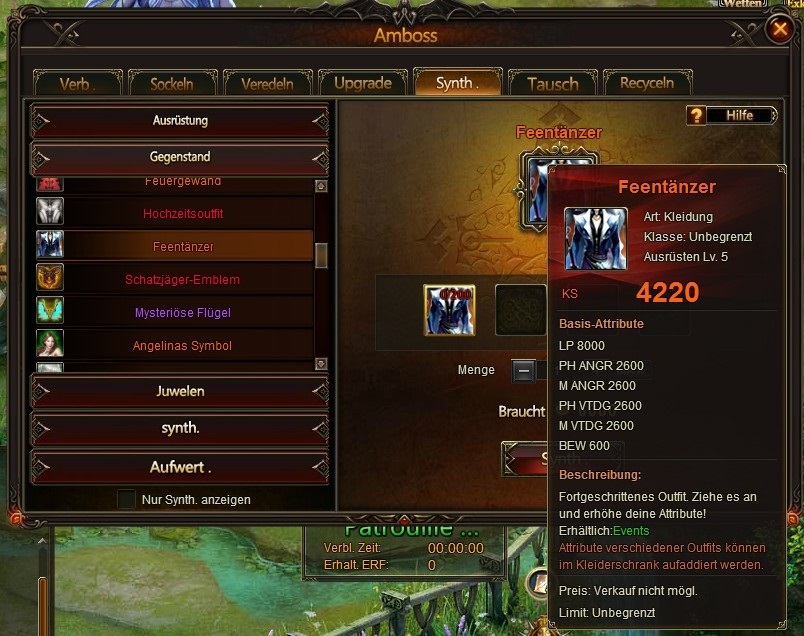Image resolution: width=804 pixels, height=636 pixels.
Task: Select Hochzeitsoutfit from the item list
Action: pos(183,213)
